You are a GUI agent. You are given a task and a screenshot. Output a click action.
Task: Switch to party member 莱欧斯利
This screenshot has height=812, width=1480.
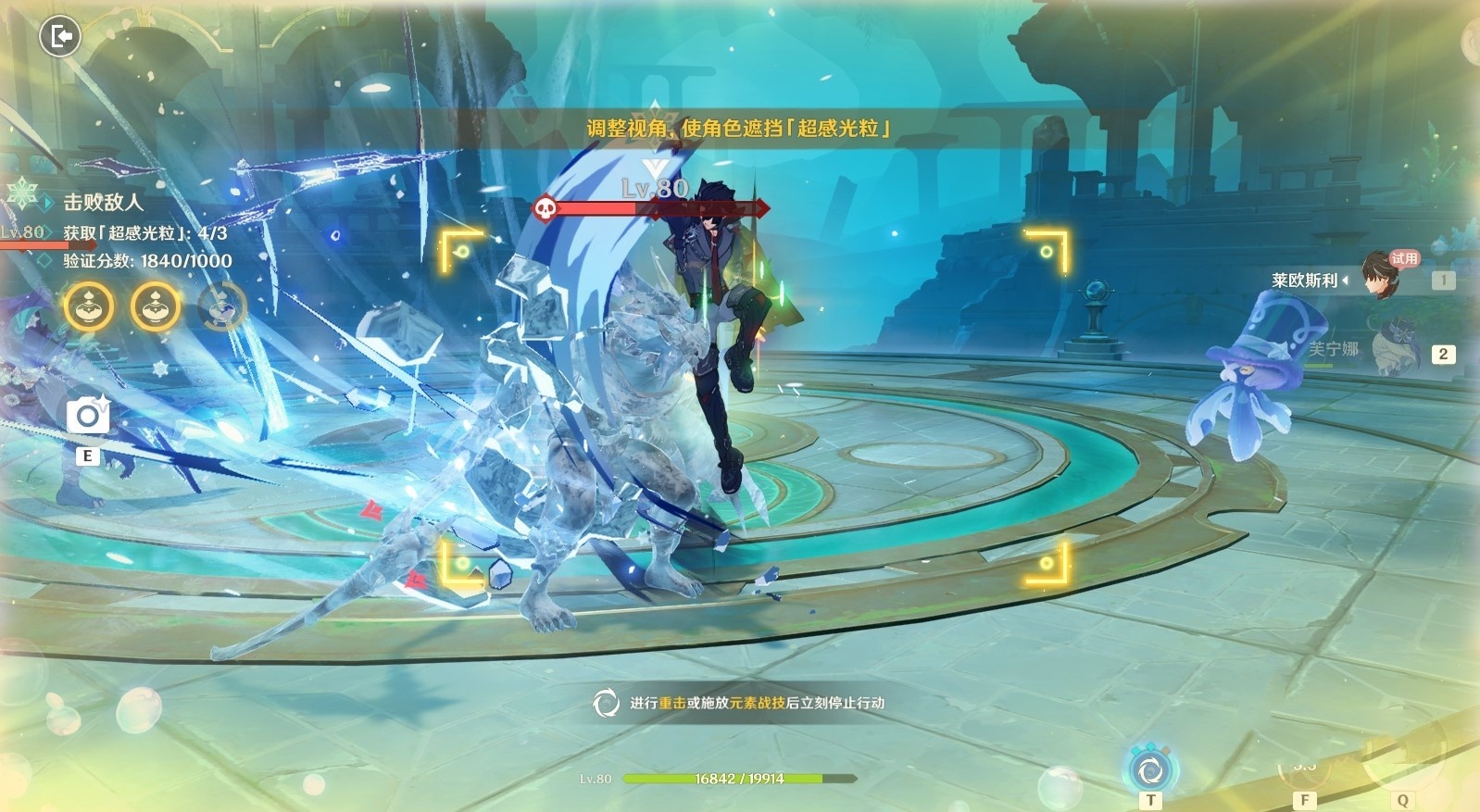point(1380,276)
